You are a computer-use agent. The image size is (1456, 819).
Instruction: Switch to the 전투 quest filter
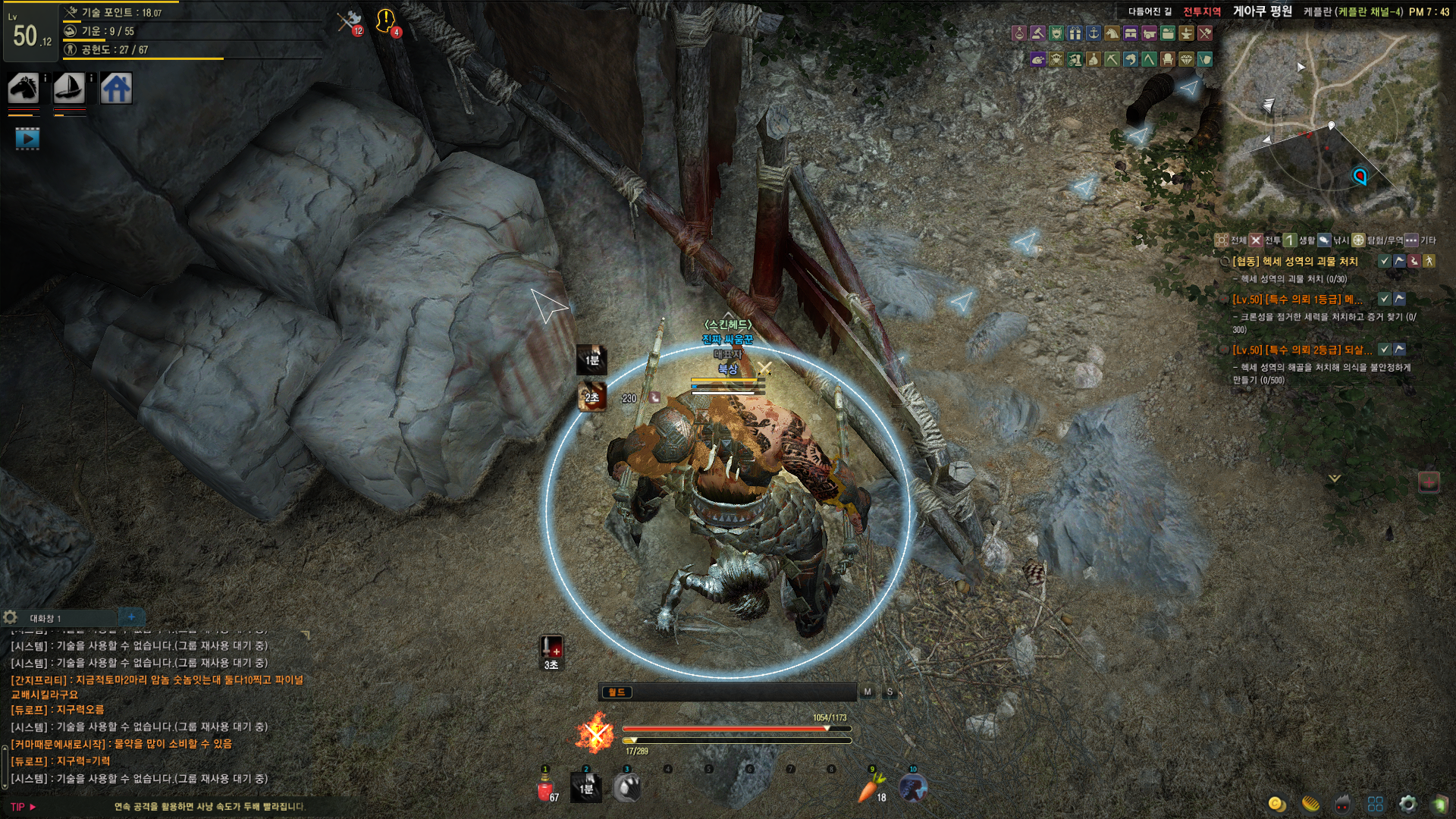point(1265,240)
